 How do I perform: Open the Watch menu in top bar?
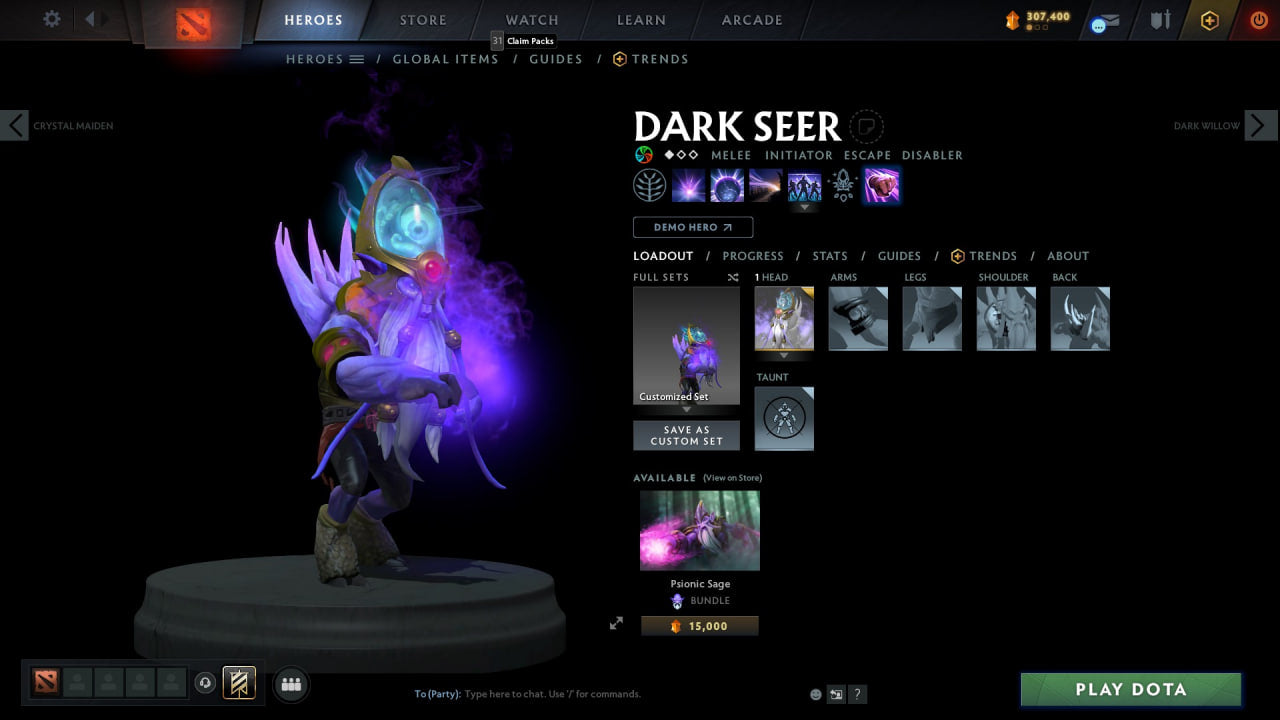531,19
